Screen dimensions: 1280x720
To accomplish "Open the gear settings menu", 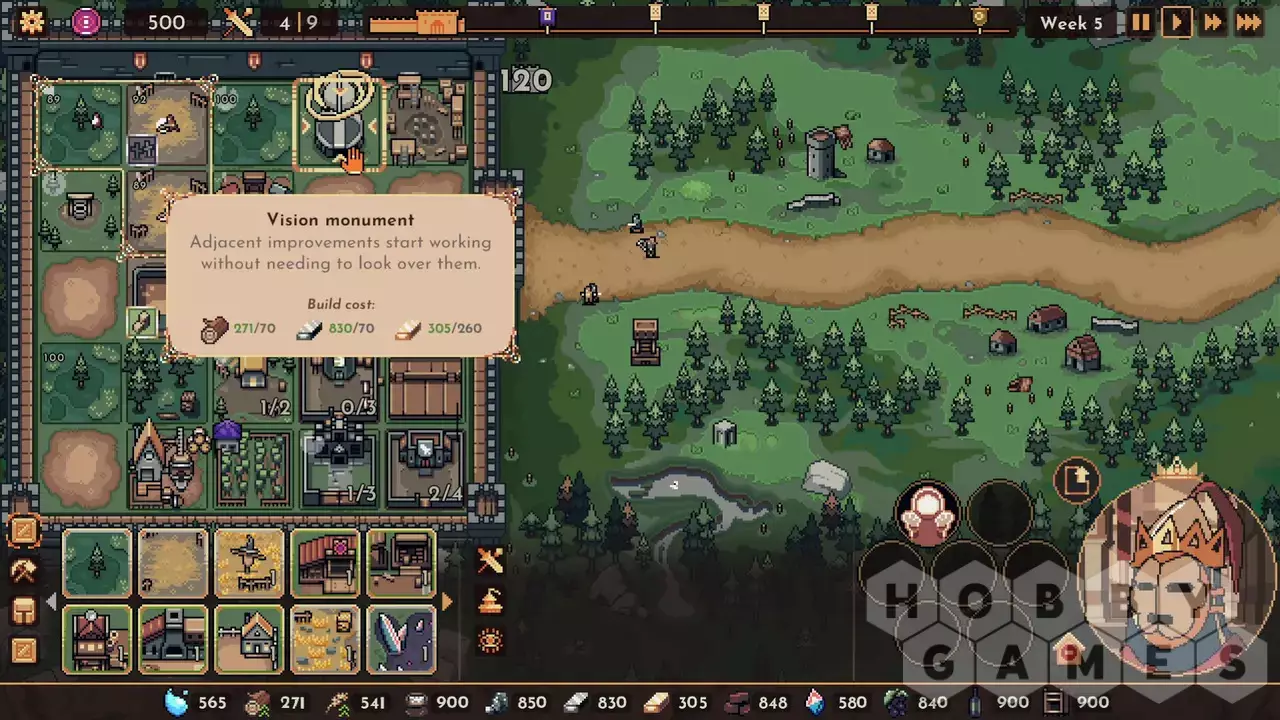I will coord(31,22).
